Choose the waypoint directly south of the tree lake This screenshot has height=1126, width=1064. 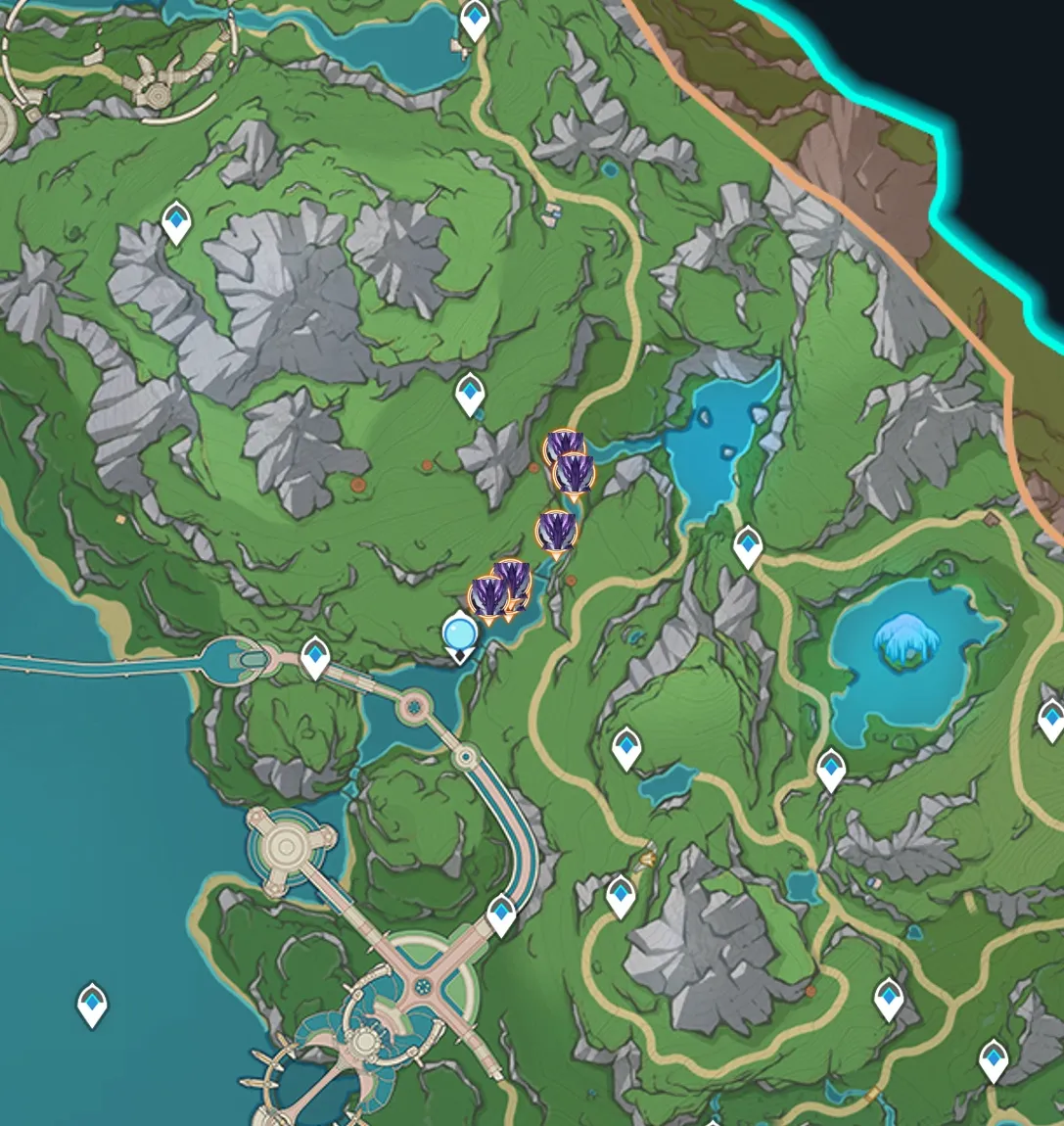pyautogui.click(x=831, y=770)
